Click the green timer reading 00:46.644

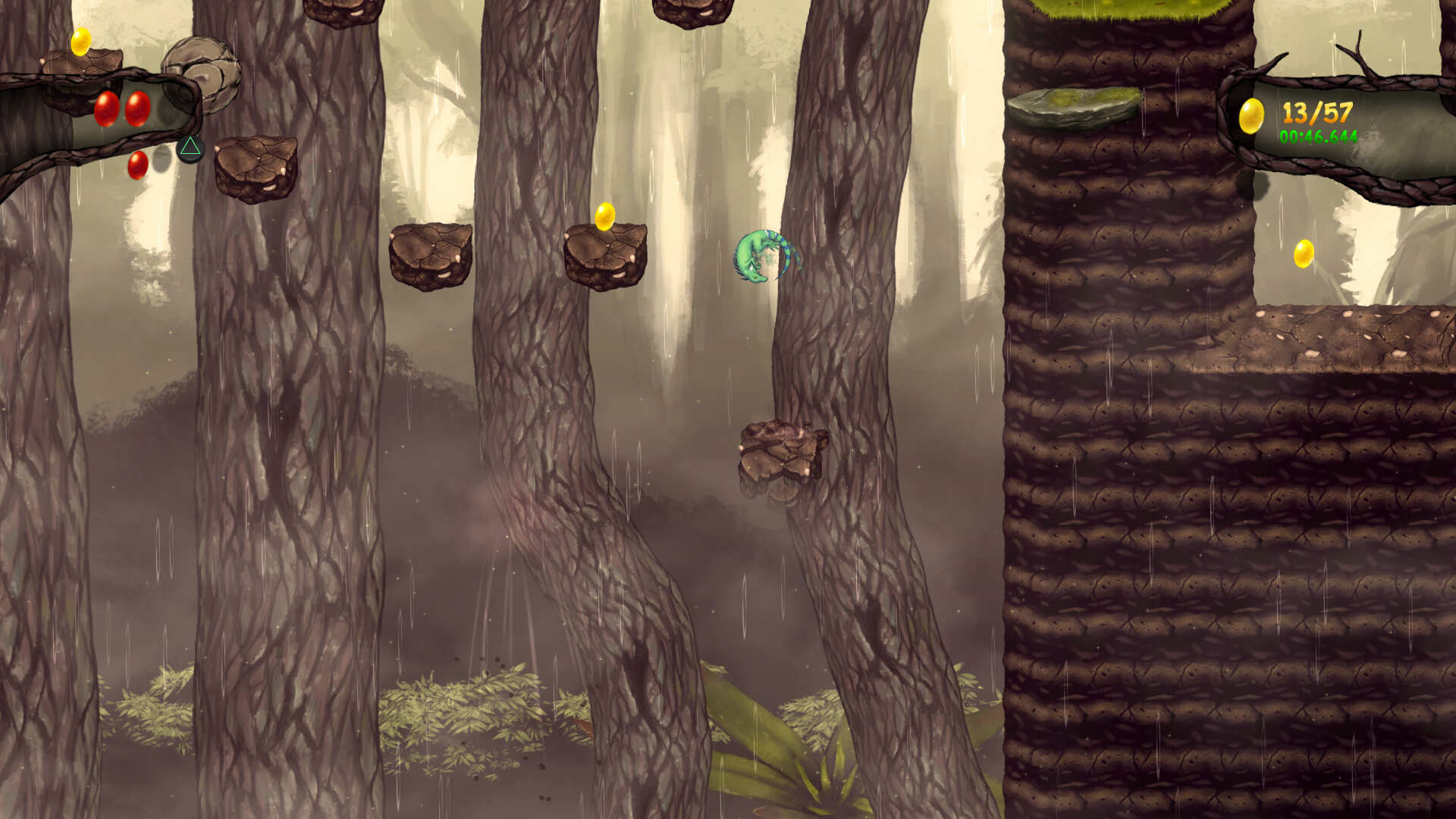coord(1317,138)
